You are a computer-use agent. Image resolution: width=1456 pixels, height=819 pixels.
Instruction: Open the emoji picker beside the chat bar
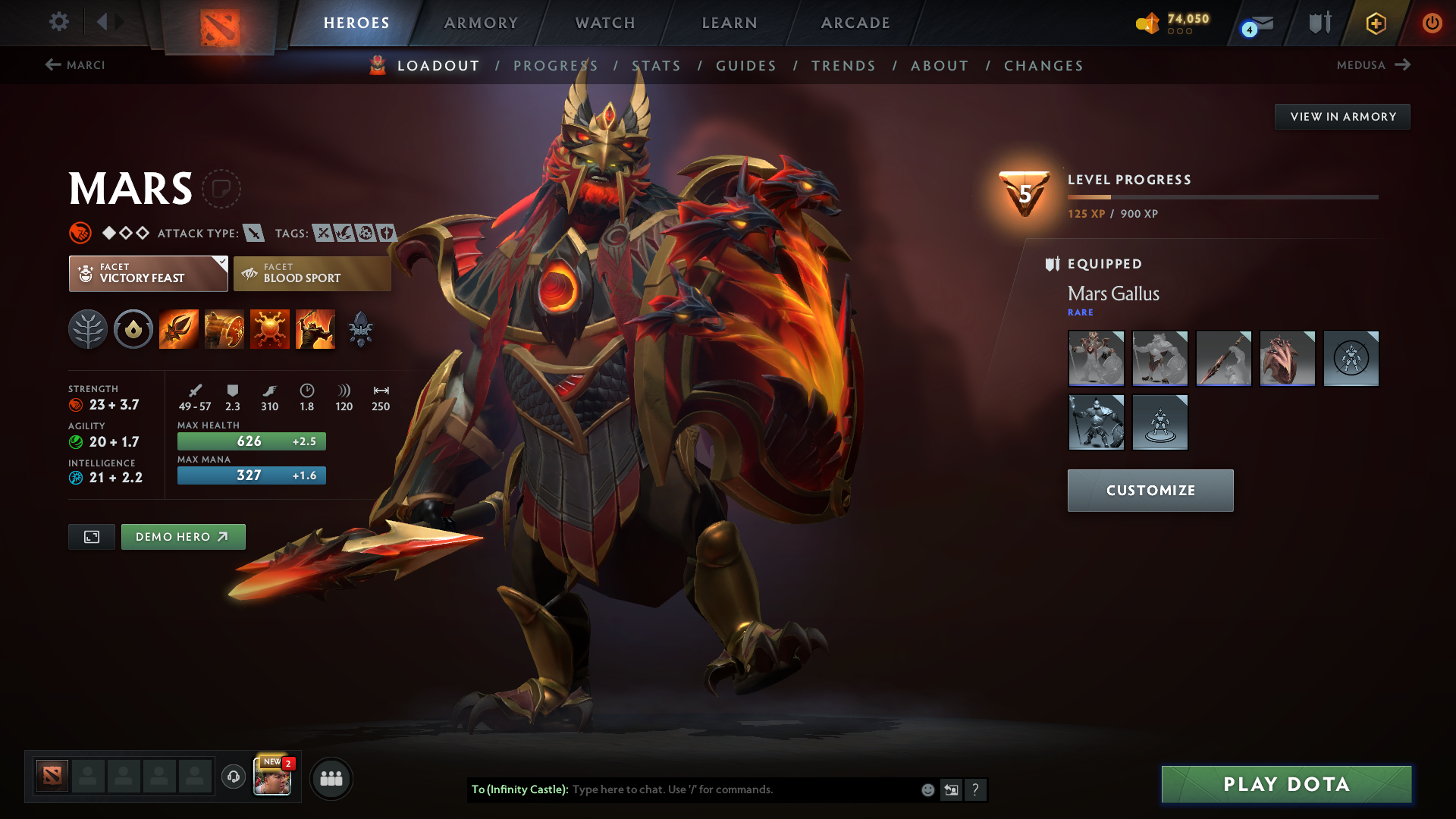pyautogui.click(x=927, y=789)
